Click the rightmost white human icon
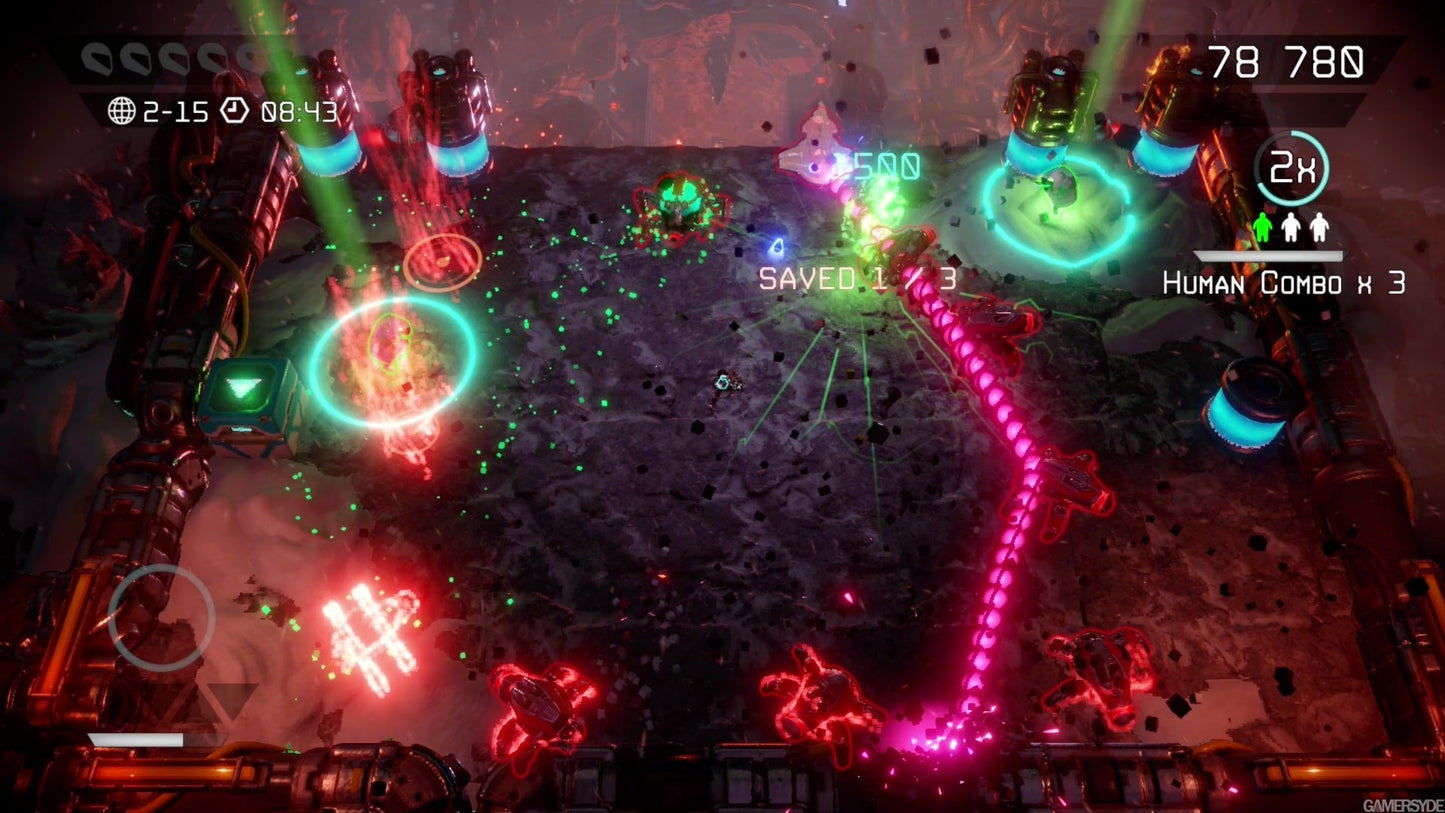Screen dimensions: 1445x813 tap(1319, 227)
